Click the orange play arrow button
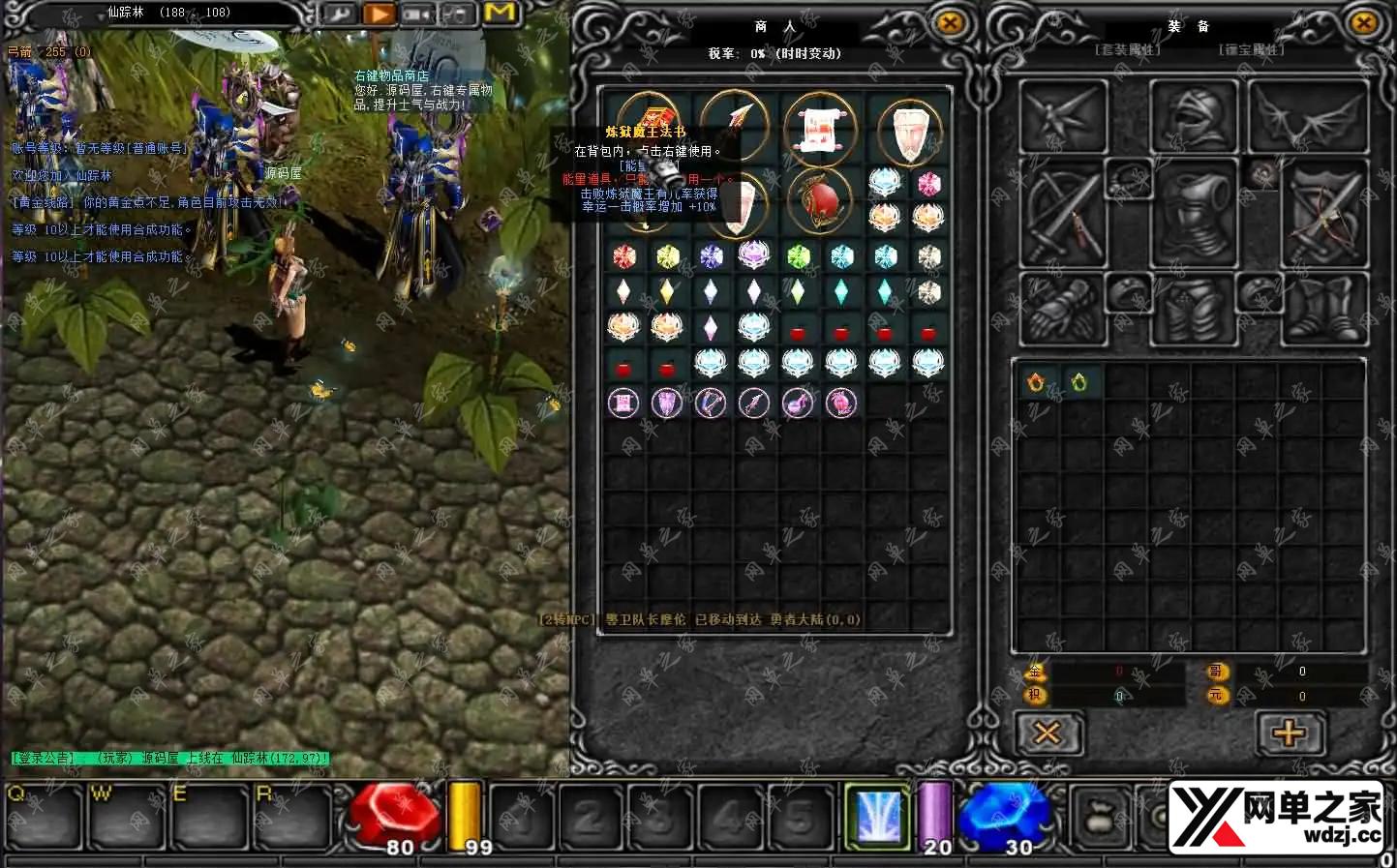This screenshot has height=868, width=1397. tap(380, 14)
